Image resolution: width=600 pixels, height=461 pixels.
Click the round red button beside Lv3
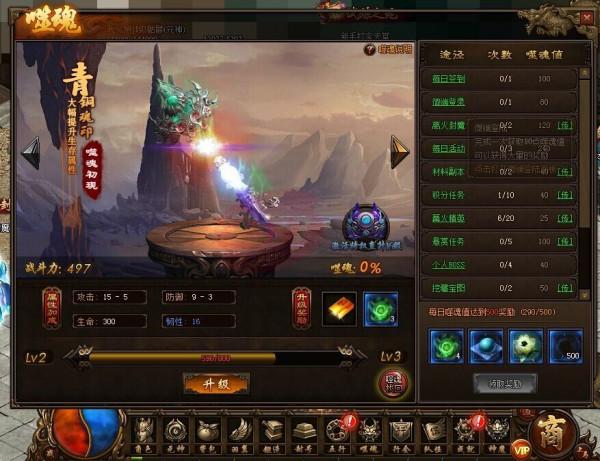coord(393,383)
